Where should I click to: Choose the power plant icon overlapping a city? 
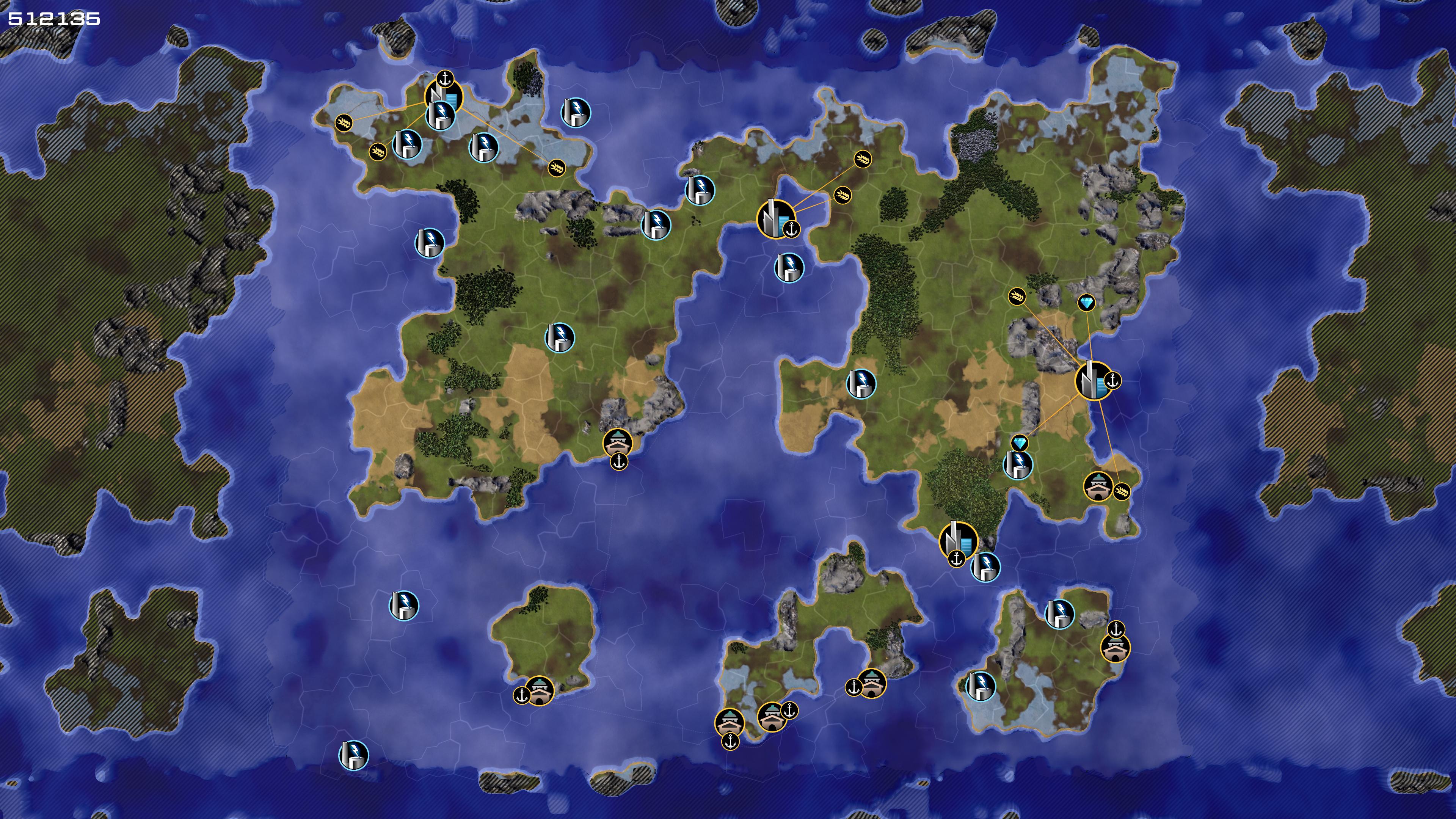coord(440,115)
